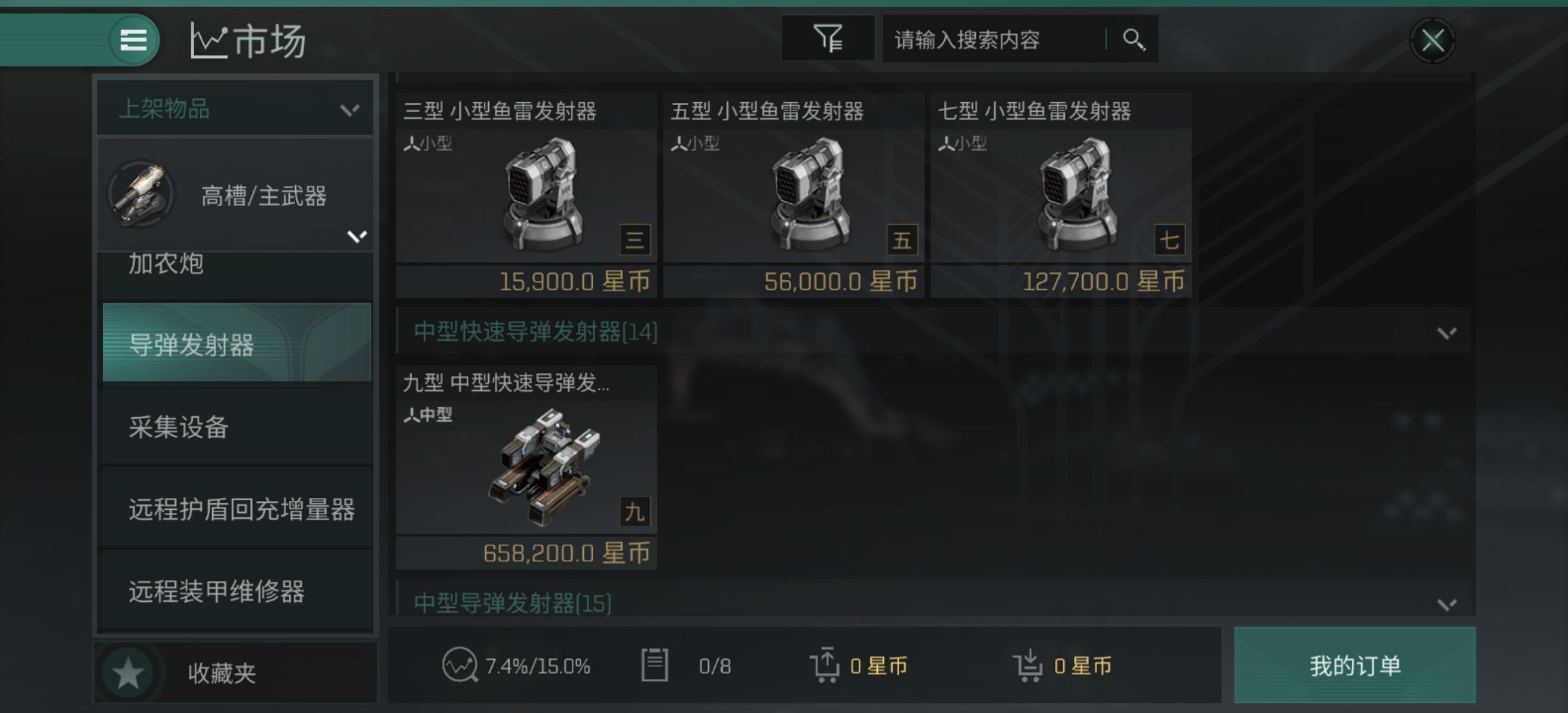This screenshot has width=1568, height=713.
Task: Open the buy cart icon showing 0 星币
Action: 1030,665
